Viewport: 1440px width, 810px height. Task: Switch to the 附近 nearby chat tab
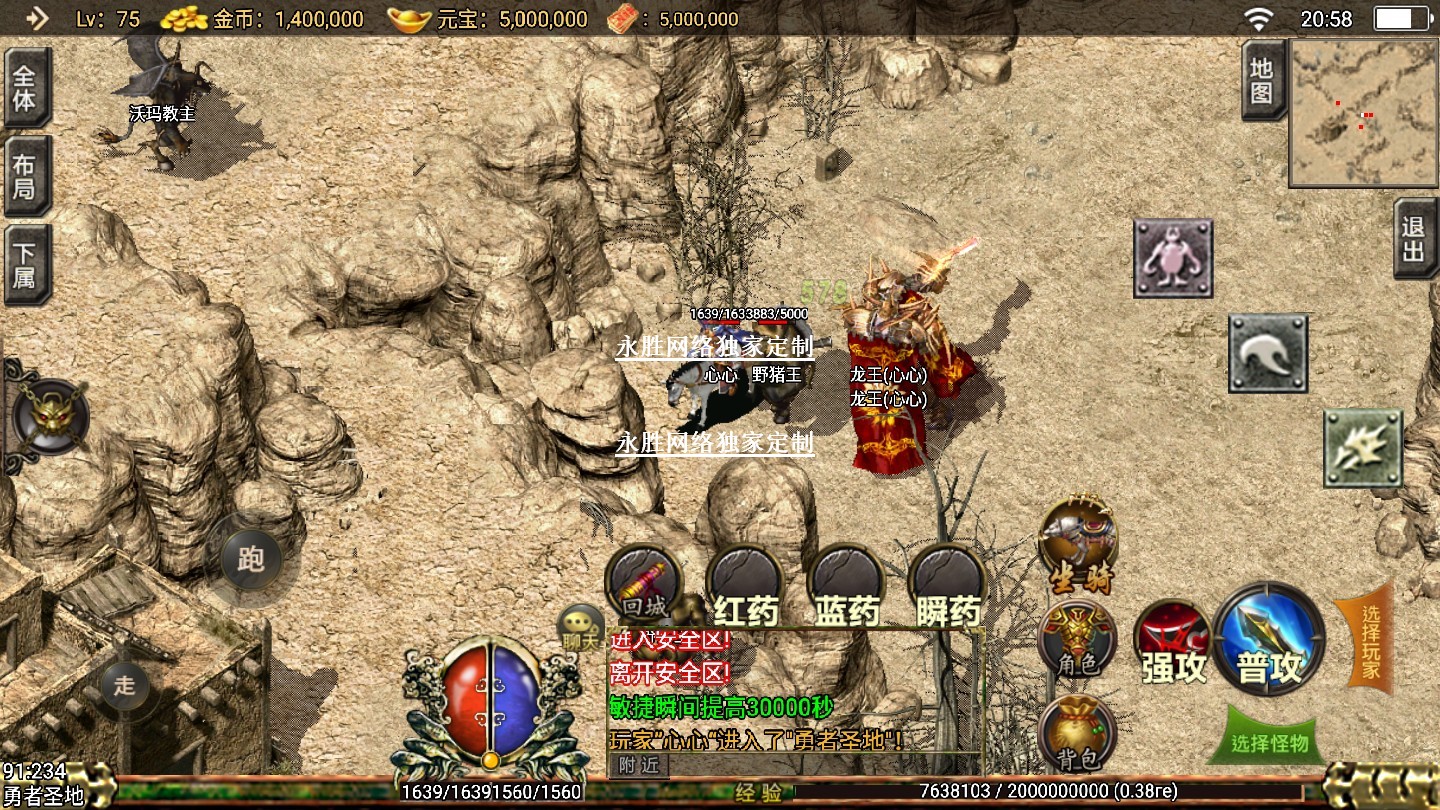(x=638, y=765)
